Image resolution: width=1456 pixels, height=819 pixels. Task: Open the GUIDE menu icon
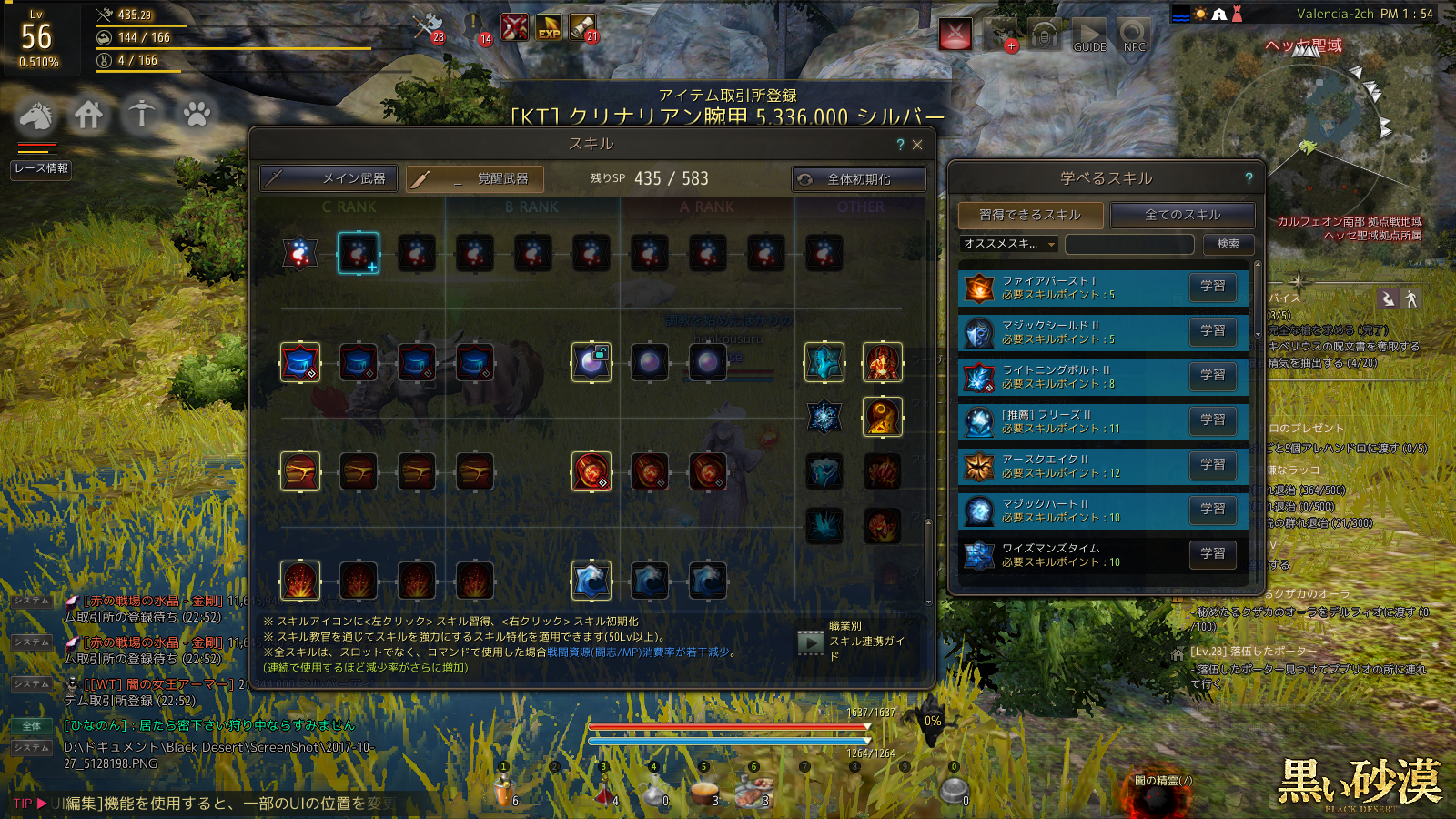pos(1089,36)
